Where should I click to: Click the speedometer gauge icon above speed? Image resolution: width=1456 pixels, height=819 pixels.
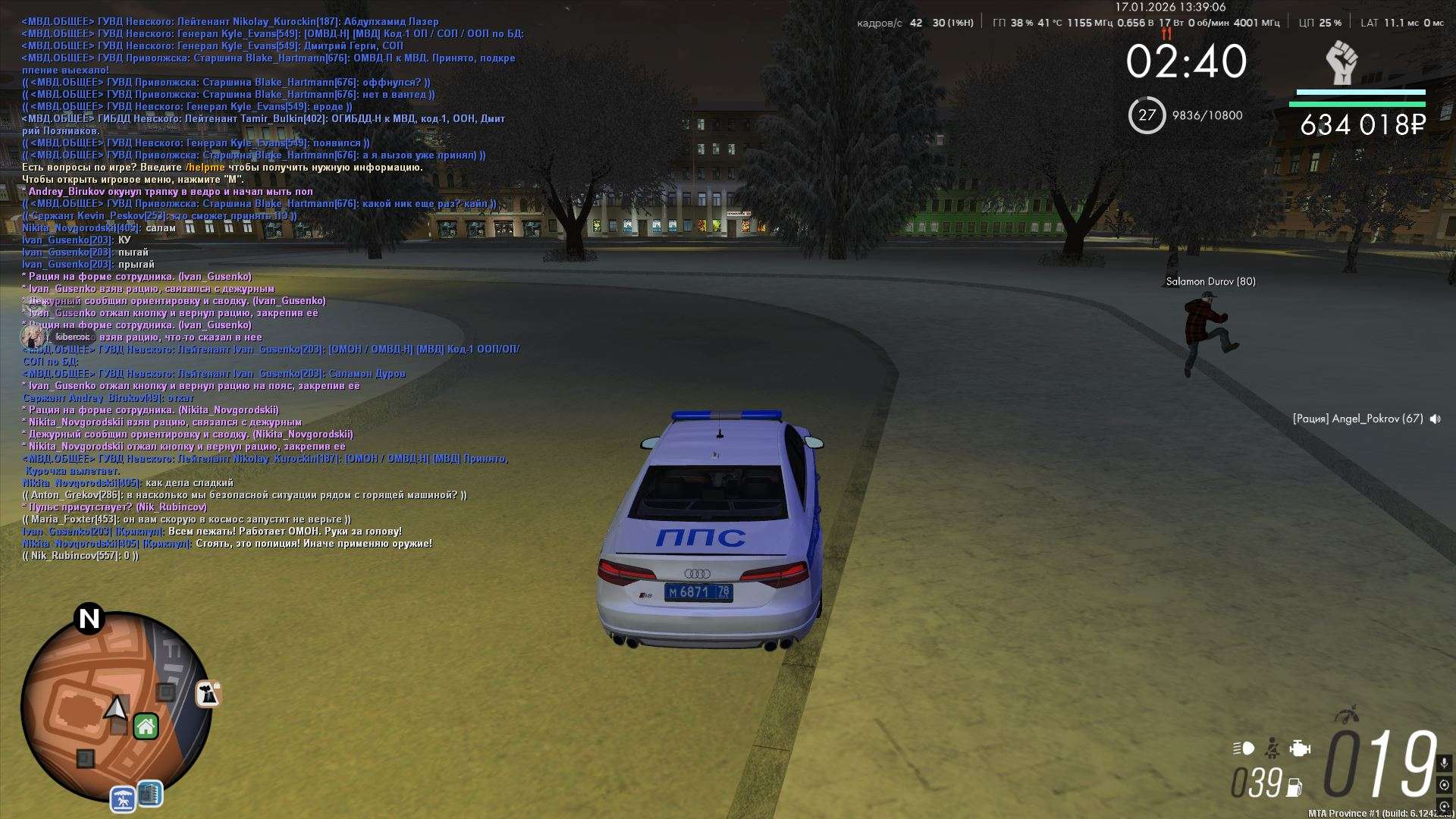pos(1347,715)
